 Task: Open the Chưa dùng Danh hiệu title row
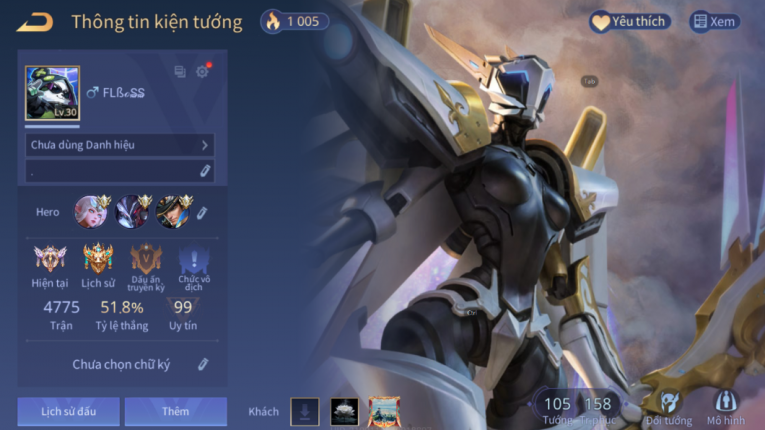click(x=120, y=145)
